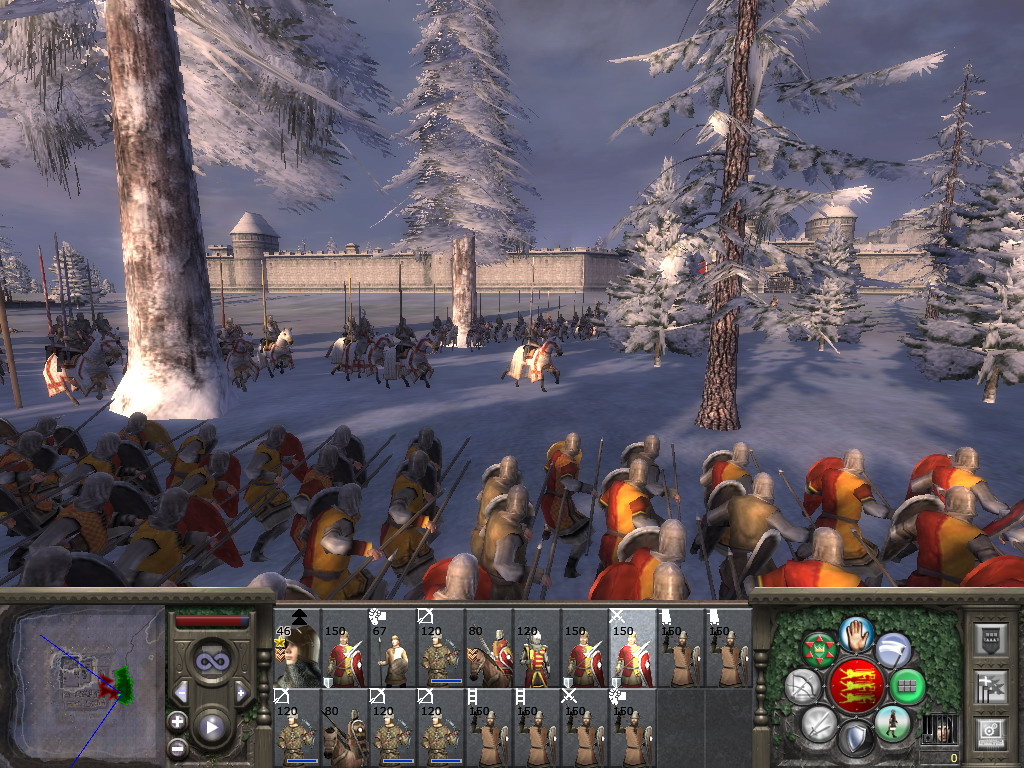Select the highlighted 150-man swordsmen card
This screenshot has width=1024, height=768.
pos(633,649)
